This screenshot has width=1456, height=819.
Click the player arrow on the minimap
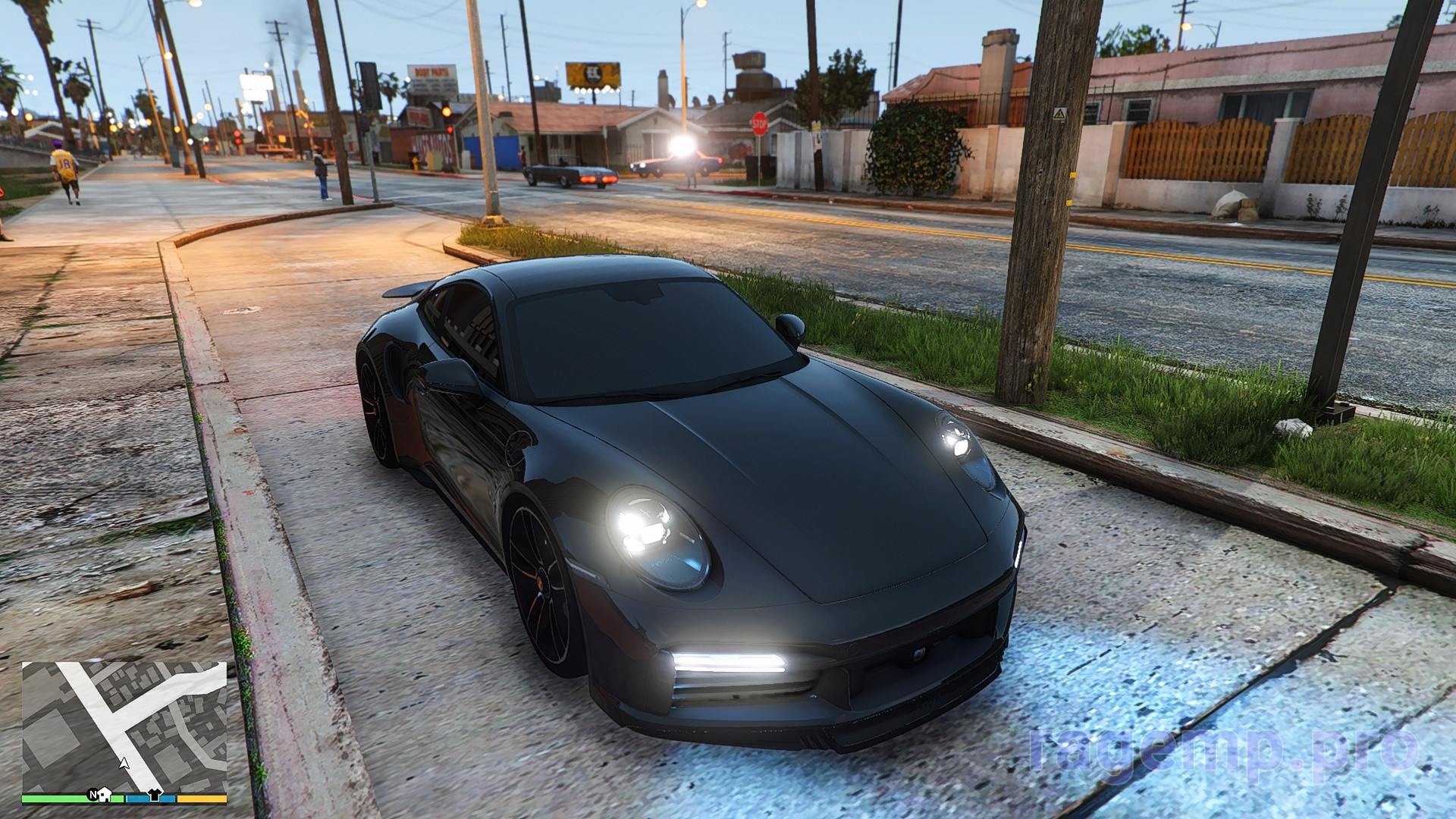coord(124,762)
